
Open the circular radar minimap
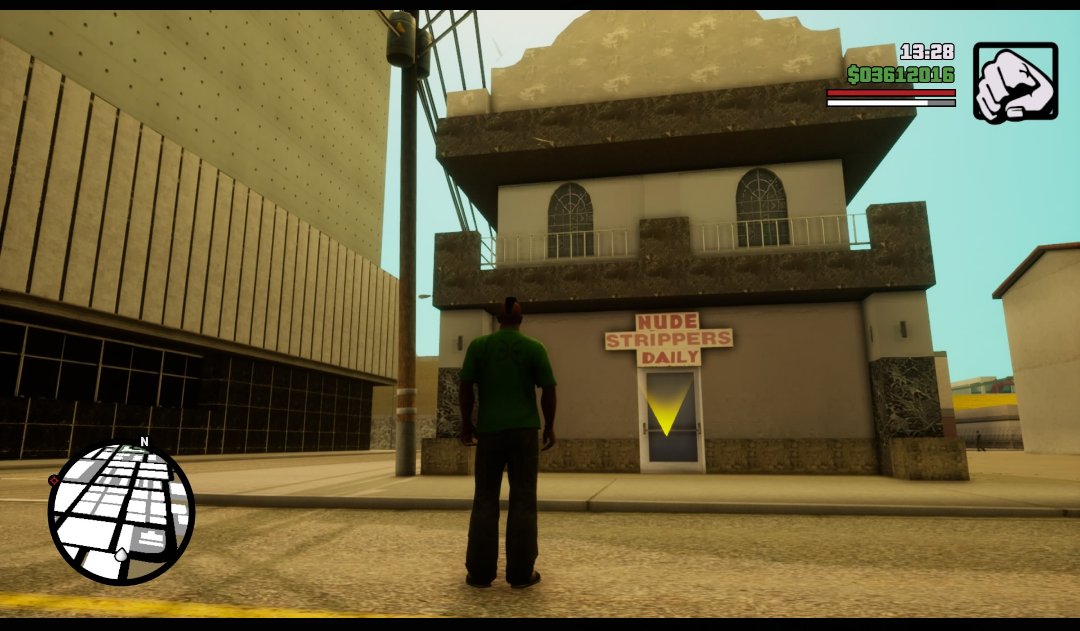(x=121, y=512)
